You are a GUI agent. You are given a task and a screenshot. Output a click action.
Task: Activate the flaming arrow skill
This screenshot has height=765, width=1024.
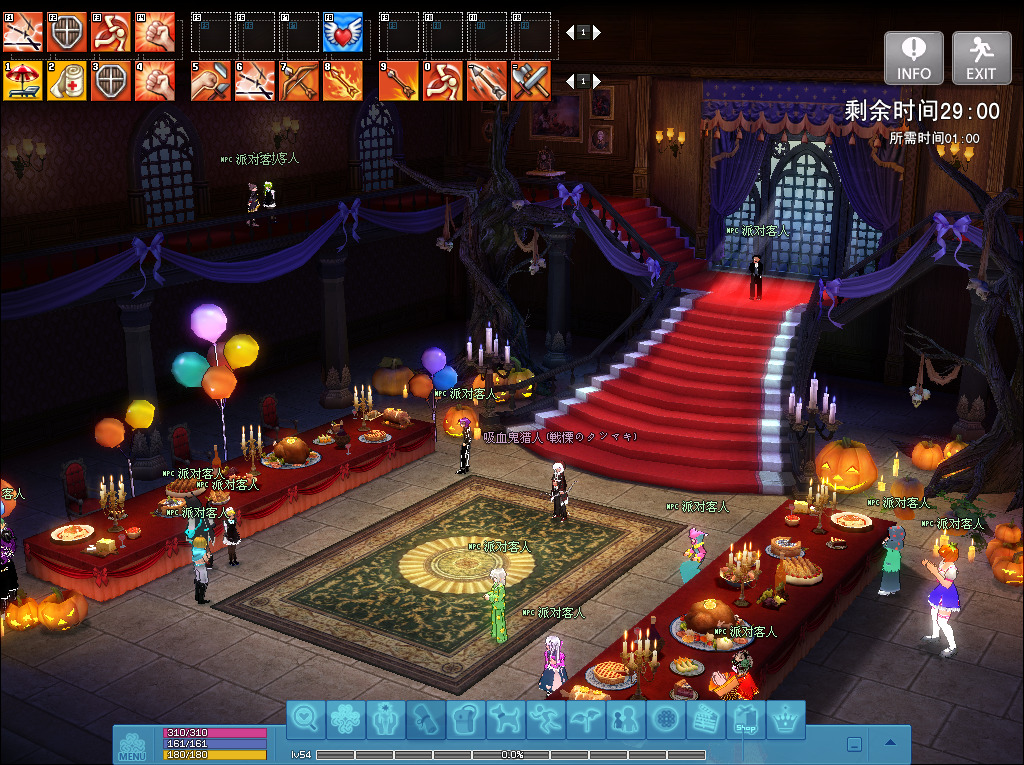342,81
